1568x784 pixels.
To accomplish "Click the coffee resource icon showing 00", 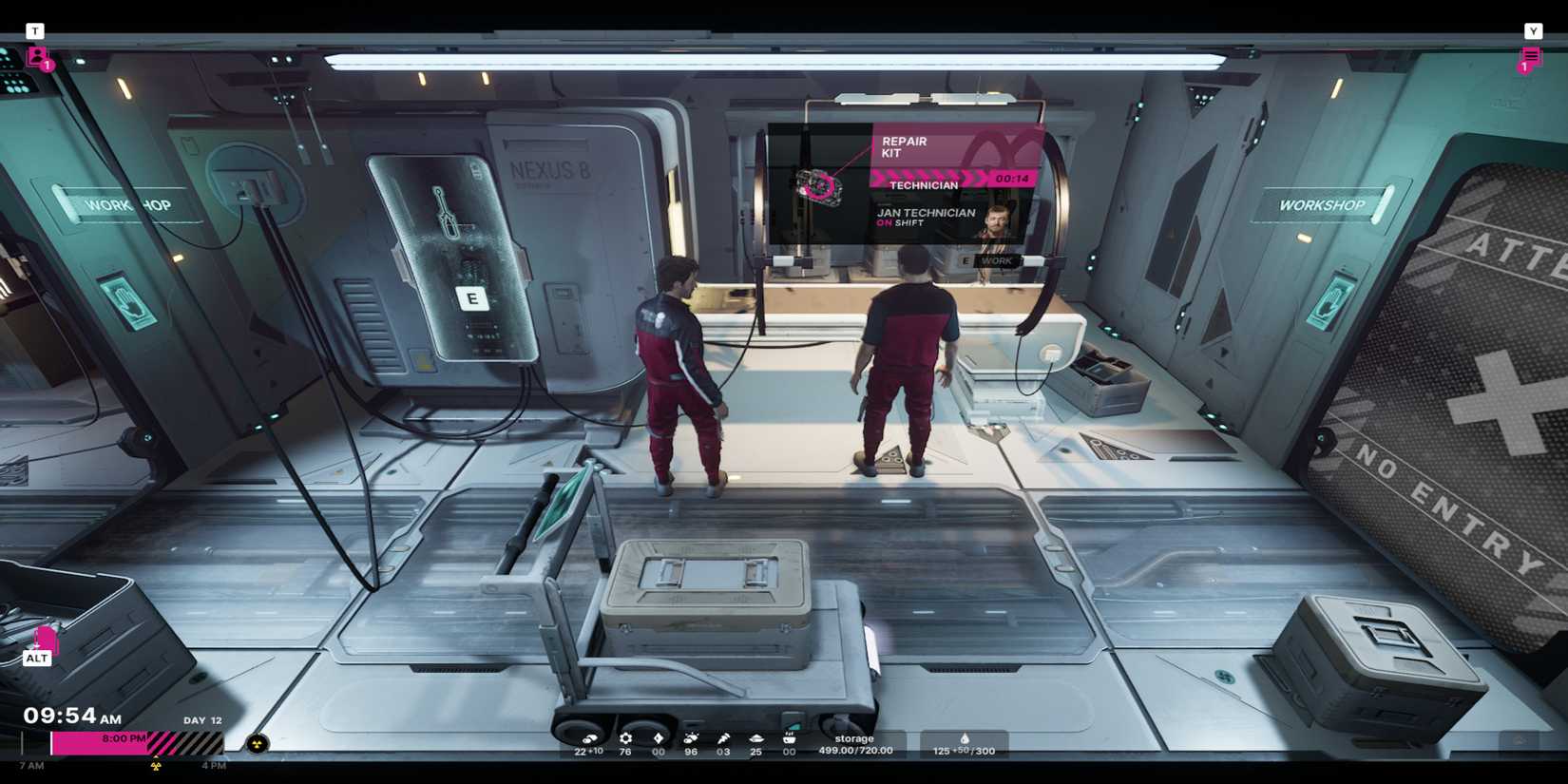I will [x=788, y=737].
